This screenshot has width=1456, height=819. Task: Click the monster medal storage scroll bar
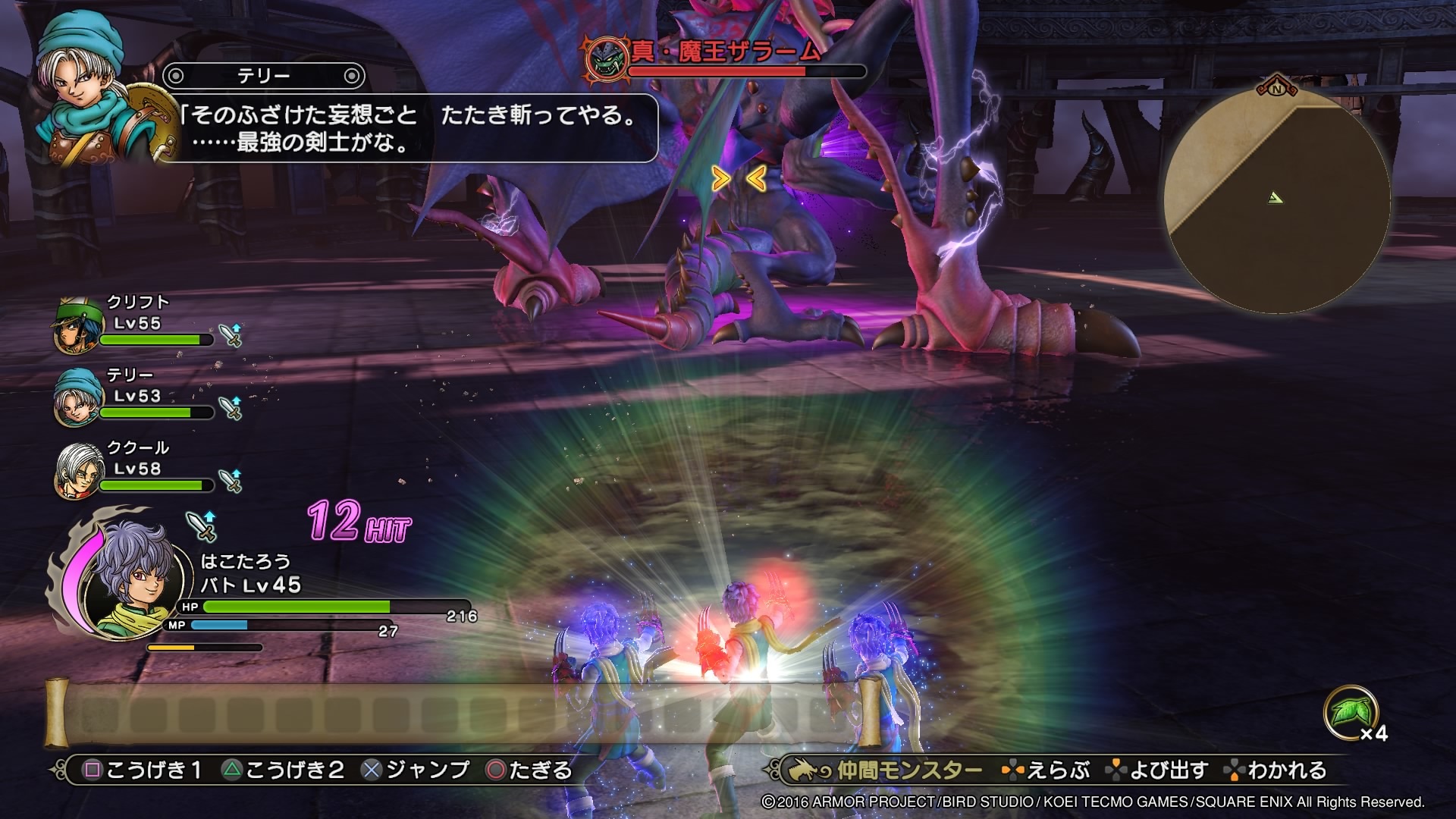(x=463, y=714)
